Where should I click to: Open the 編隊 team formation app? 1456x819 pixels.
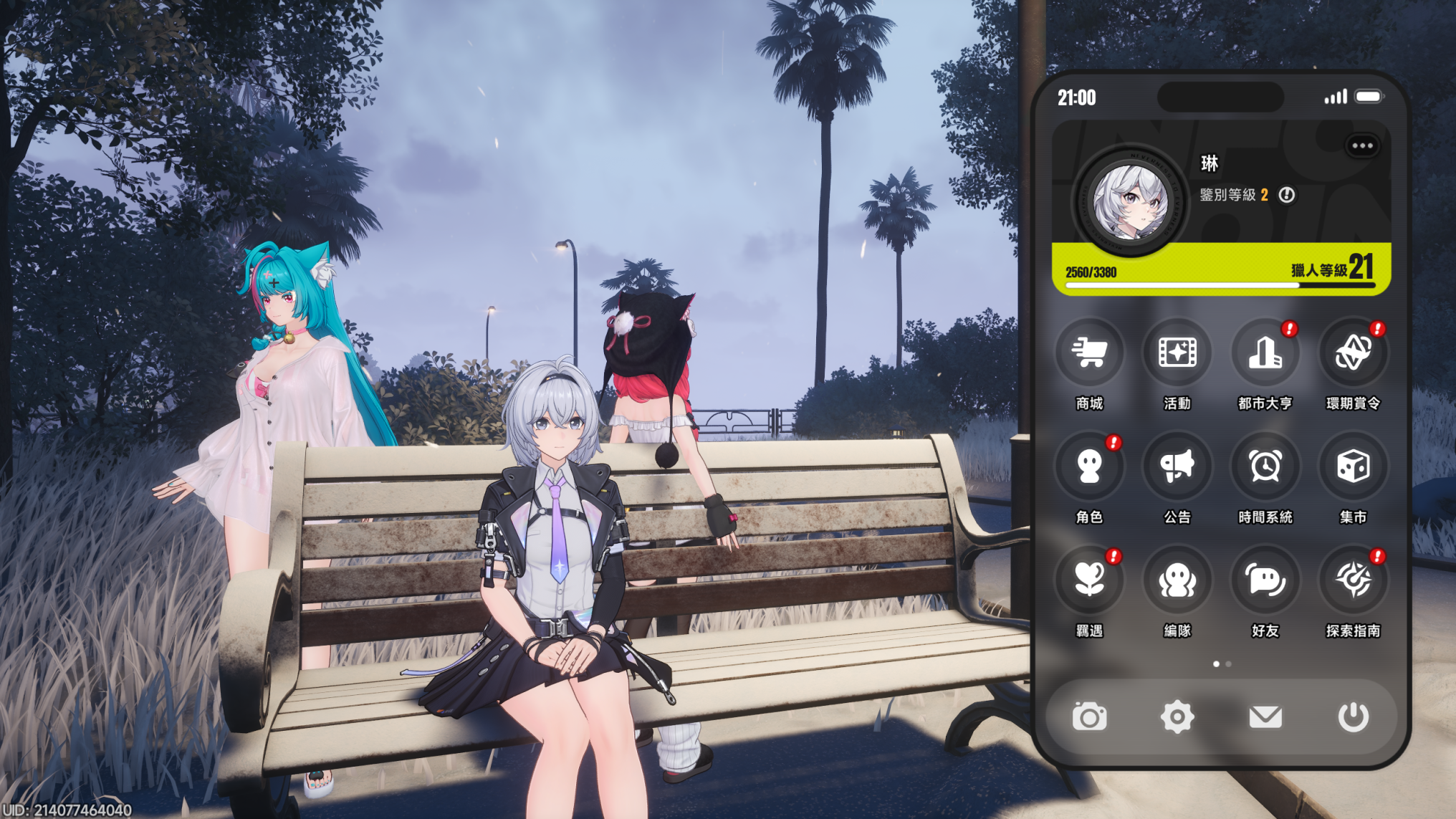click(x=1177, y=580)
